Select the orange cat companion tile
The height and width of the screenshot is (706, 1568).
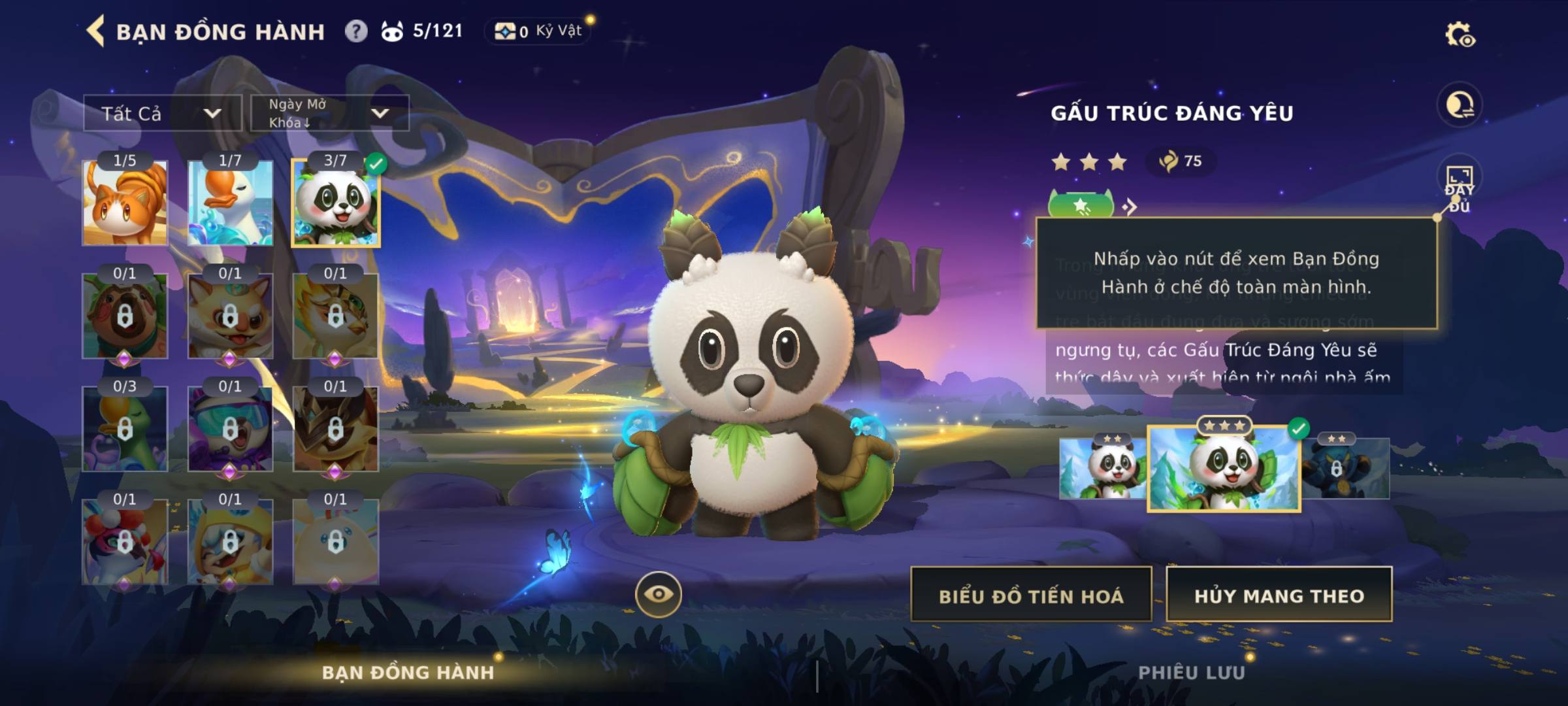coord(125,203)
